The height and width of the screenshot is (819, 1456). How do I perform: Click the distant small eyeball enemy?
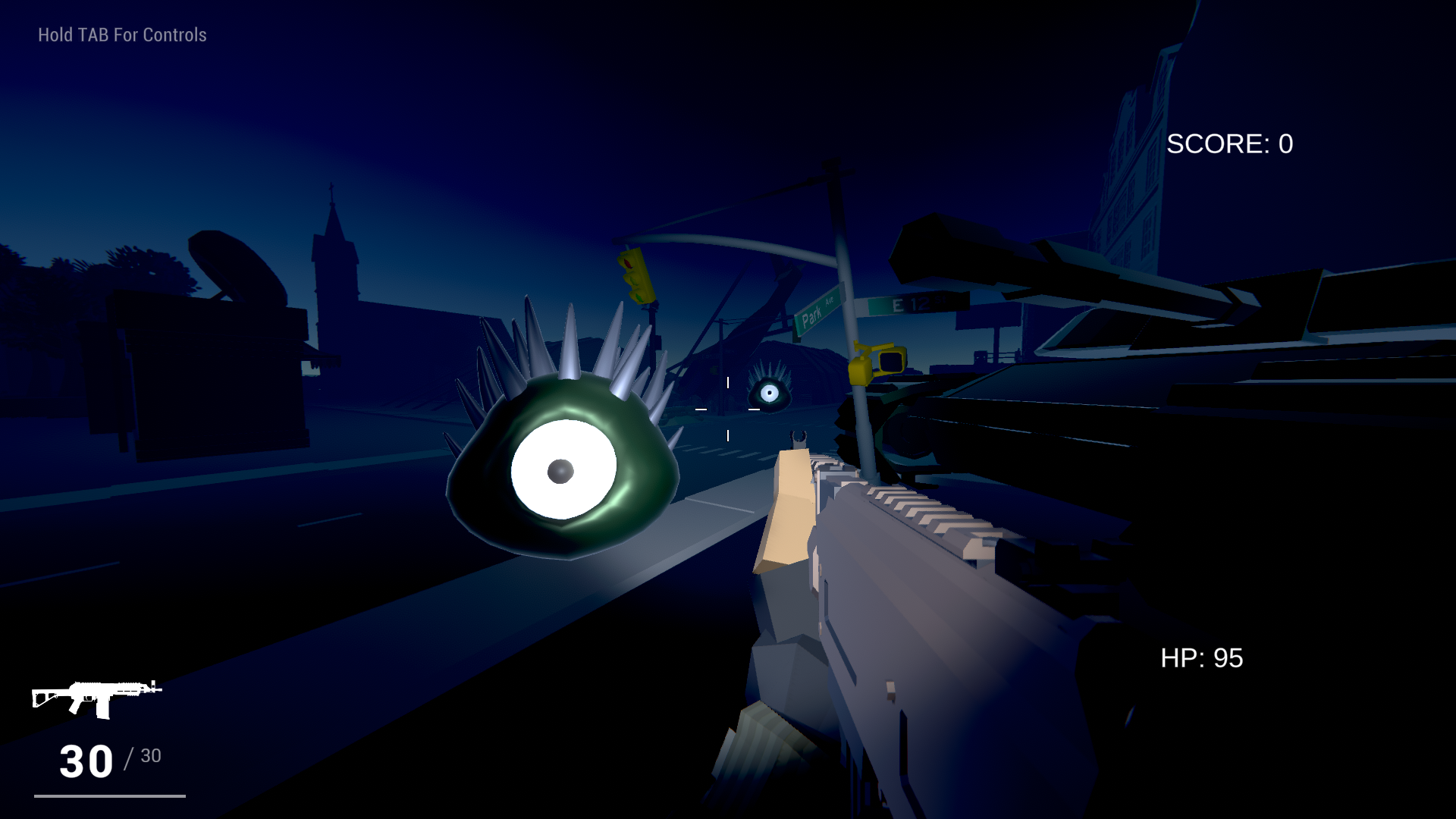point(769,393)
